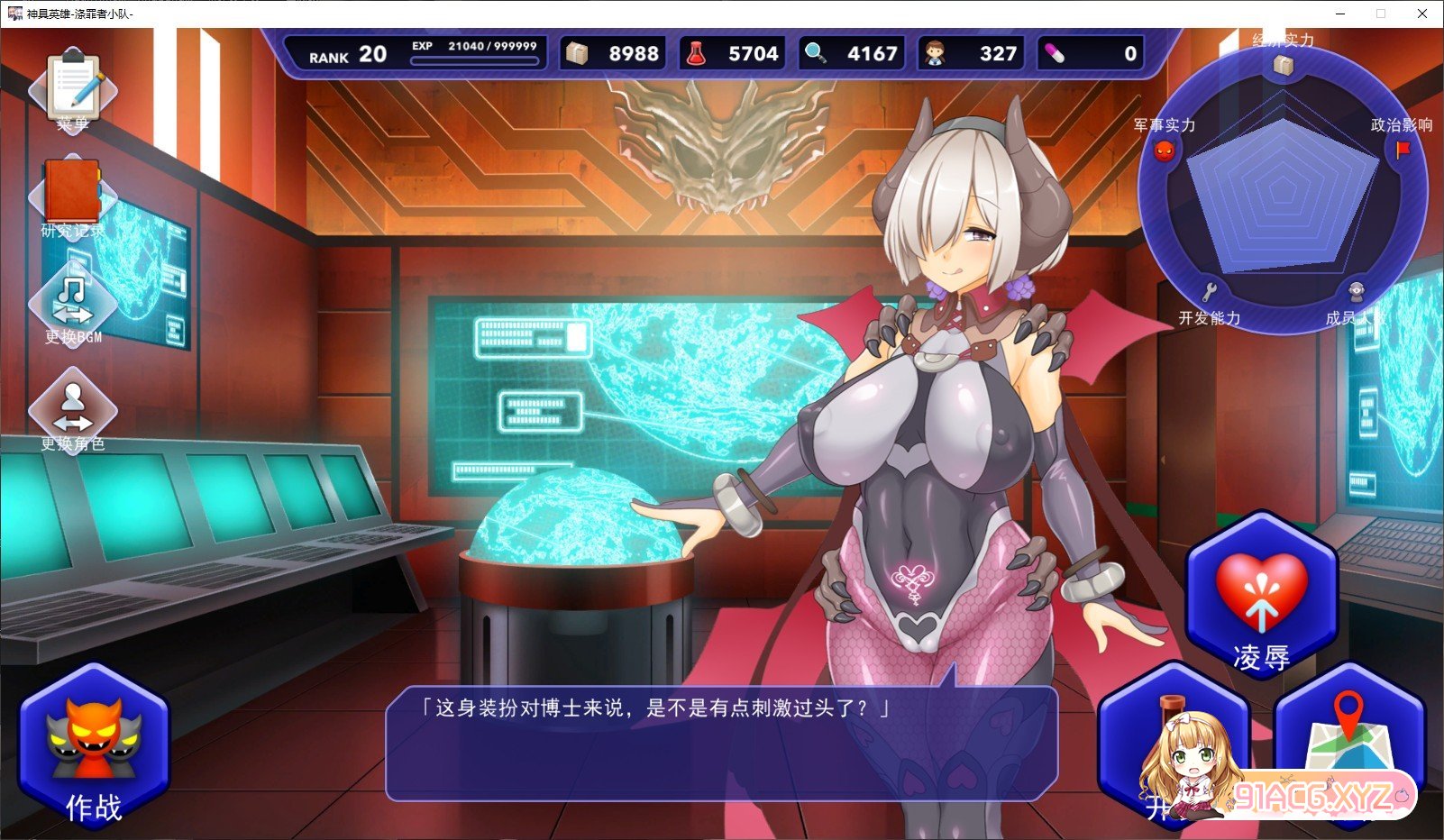This screenshot has height=840, width=1444.
Task: Start 作战 with the red demon button
Action: pos(94,746)
